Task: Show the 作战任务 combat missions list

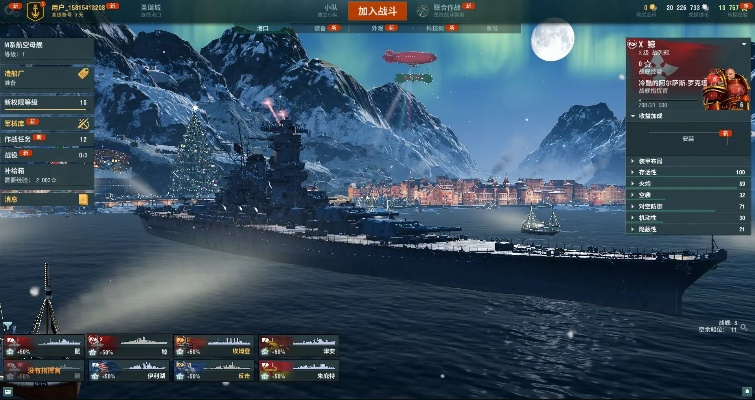Action: 46,139
